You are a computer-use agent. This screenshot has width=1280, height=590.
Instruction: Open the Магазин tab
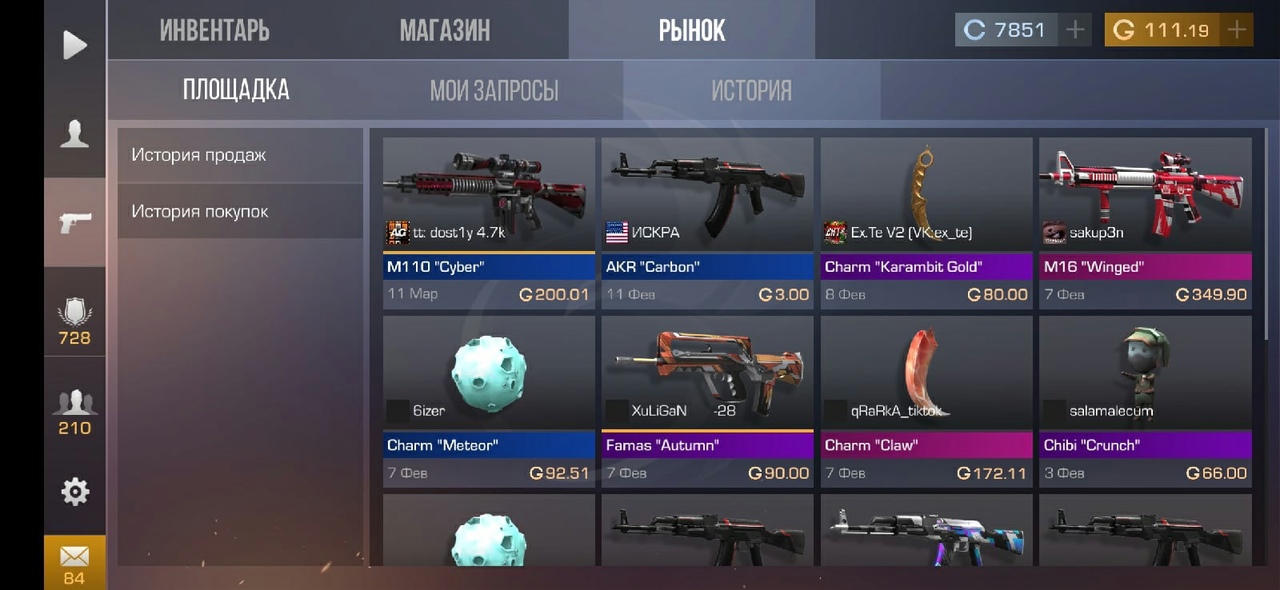tap(445, 30)
